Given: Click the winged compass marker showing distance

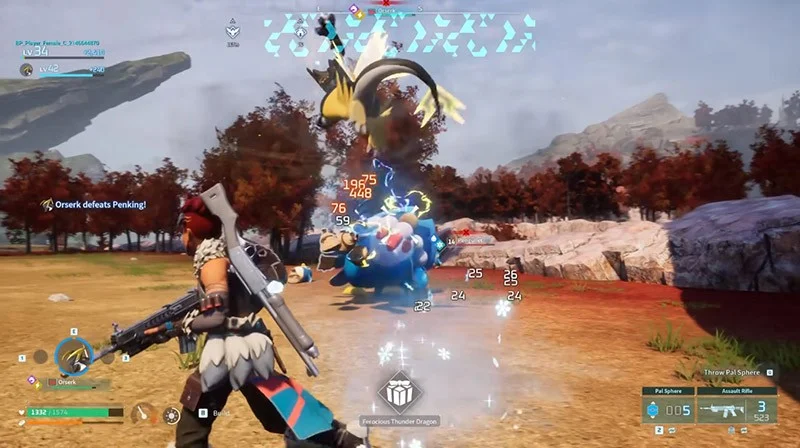Looking at the screenshot, I should pos(233,31).
